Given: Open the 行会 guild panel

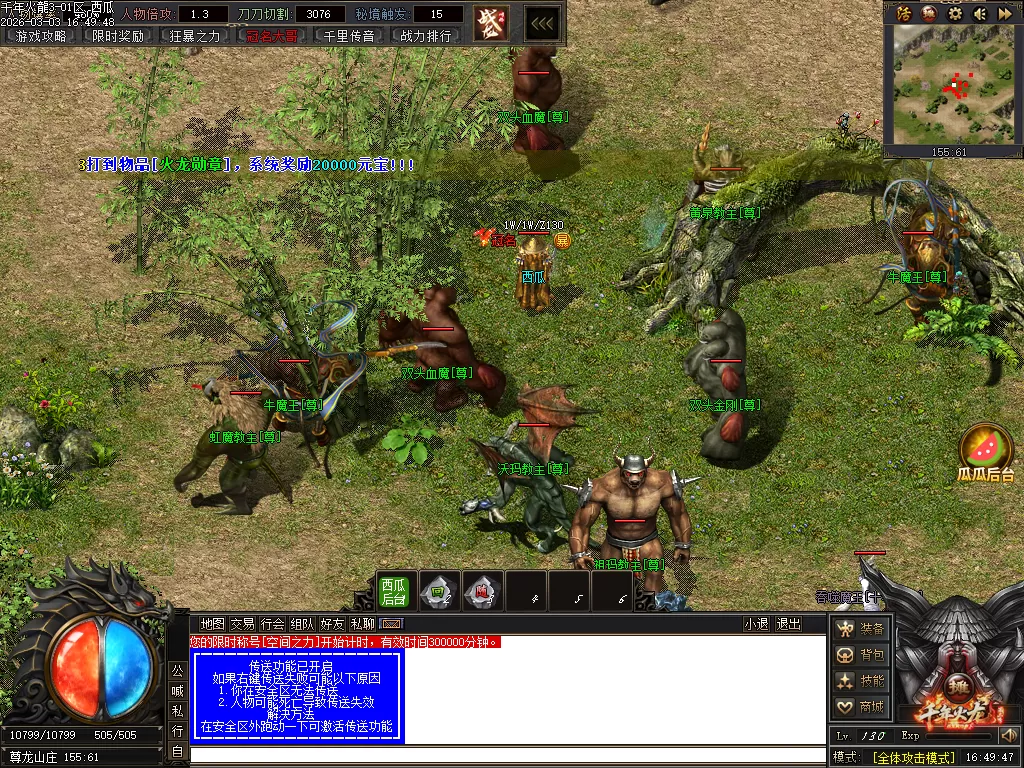Looking at the screenshot, I should click(x=273, y=624).
